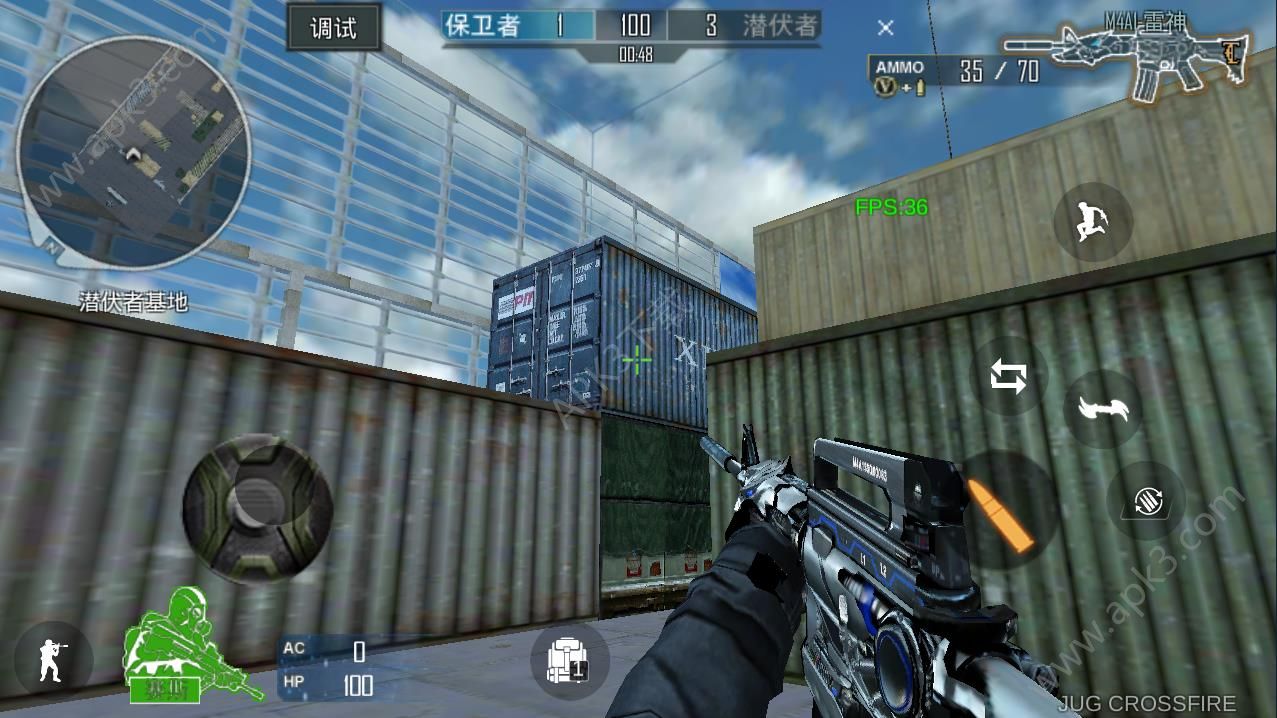Activate the jump button
This screenshot has height=718, width=1277.
click(1092, 221)
